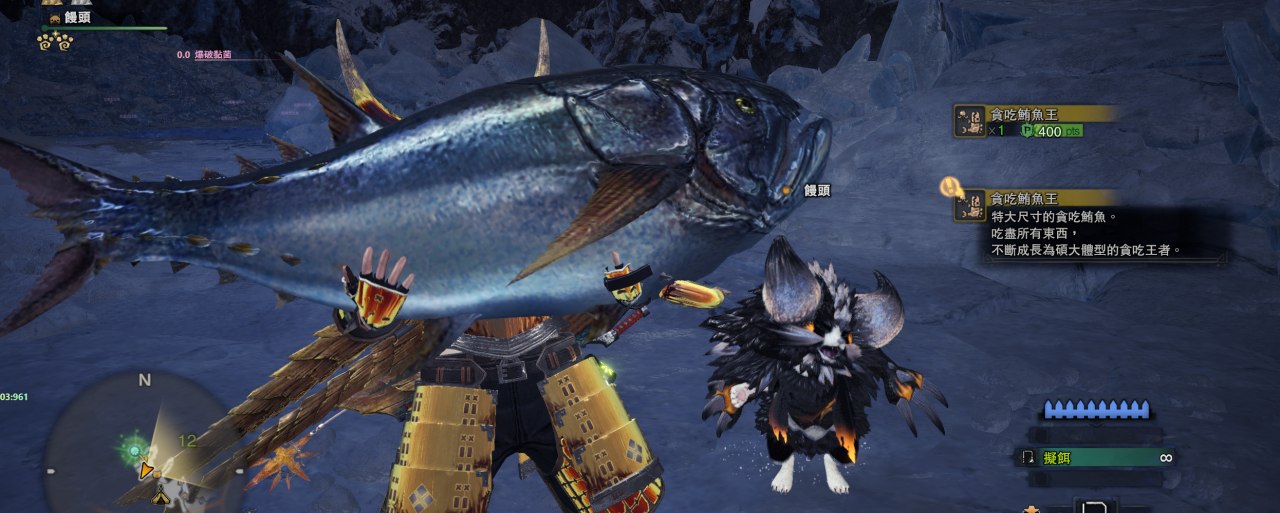Select the 饅頭 player nameplate
The height and width of the screenshot is (513, 1280).
coord(76,17)
